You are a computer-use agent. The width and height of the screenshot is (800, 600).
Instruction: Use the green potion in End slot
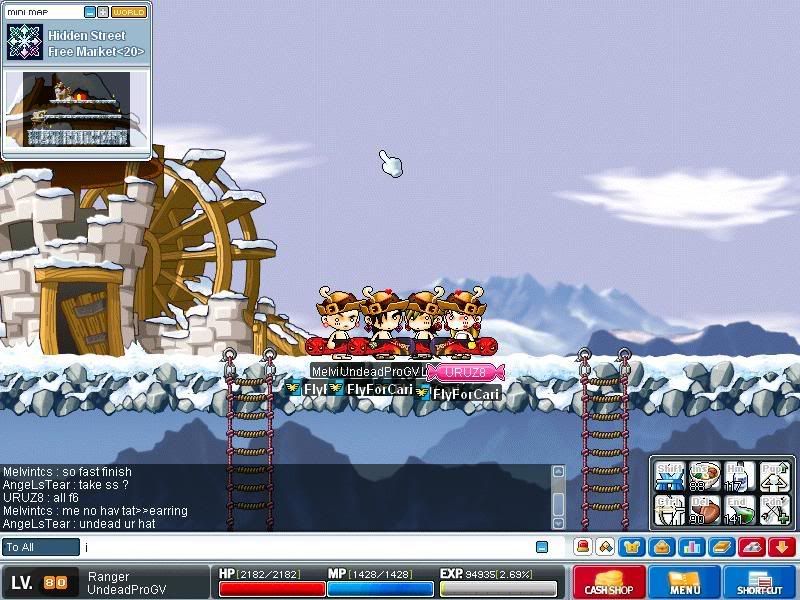740,510
